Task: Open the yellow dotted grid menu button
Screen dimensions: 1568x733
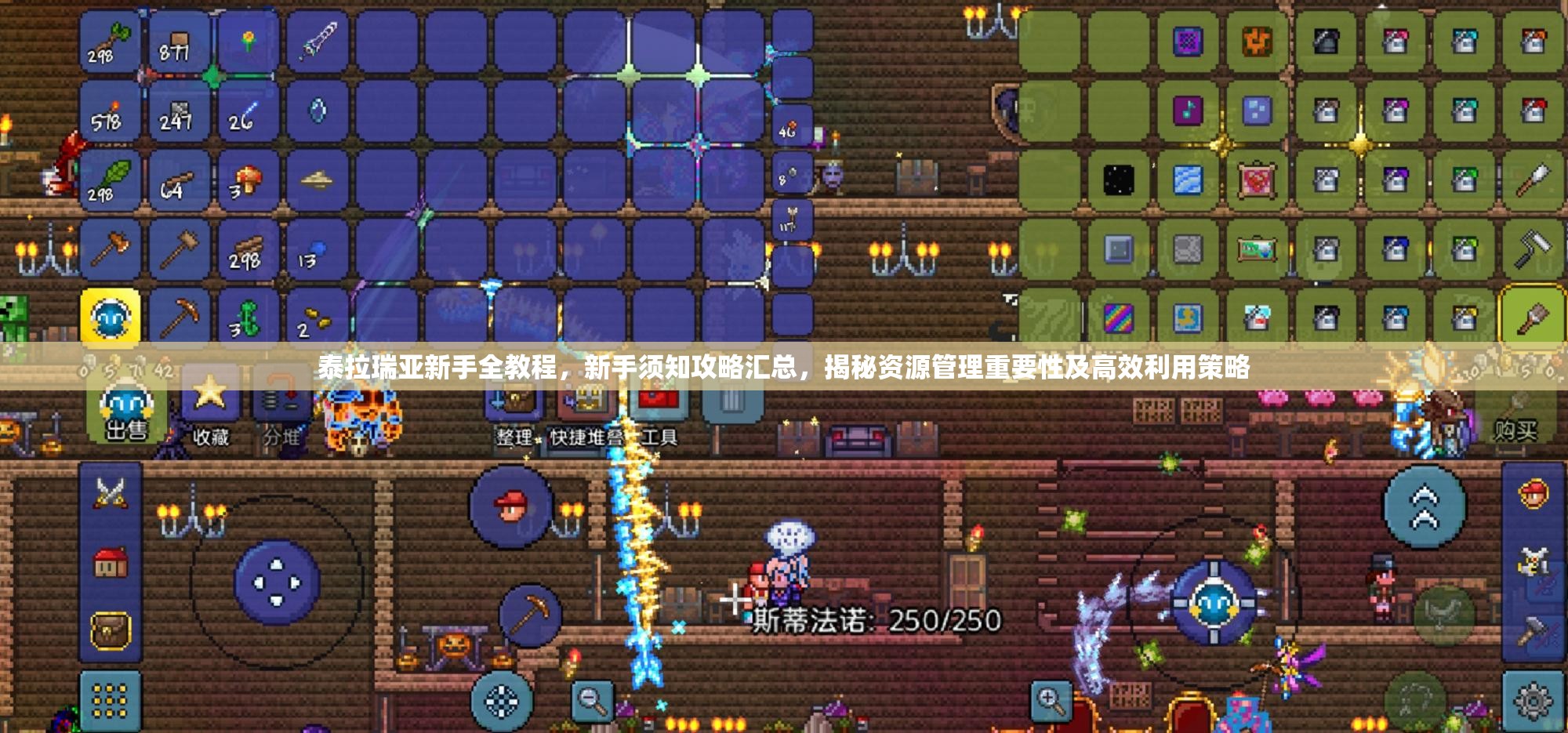Action: [111, 700]
